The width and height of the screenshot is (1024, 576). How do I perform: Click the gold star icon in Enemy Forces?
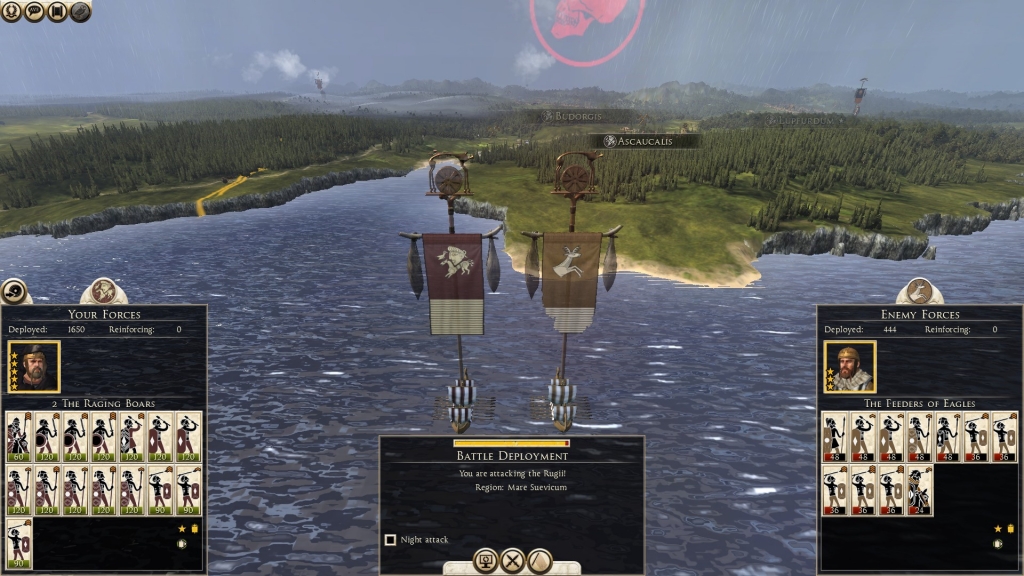click(x=997, y=528)
